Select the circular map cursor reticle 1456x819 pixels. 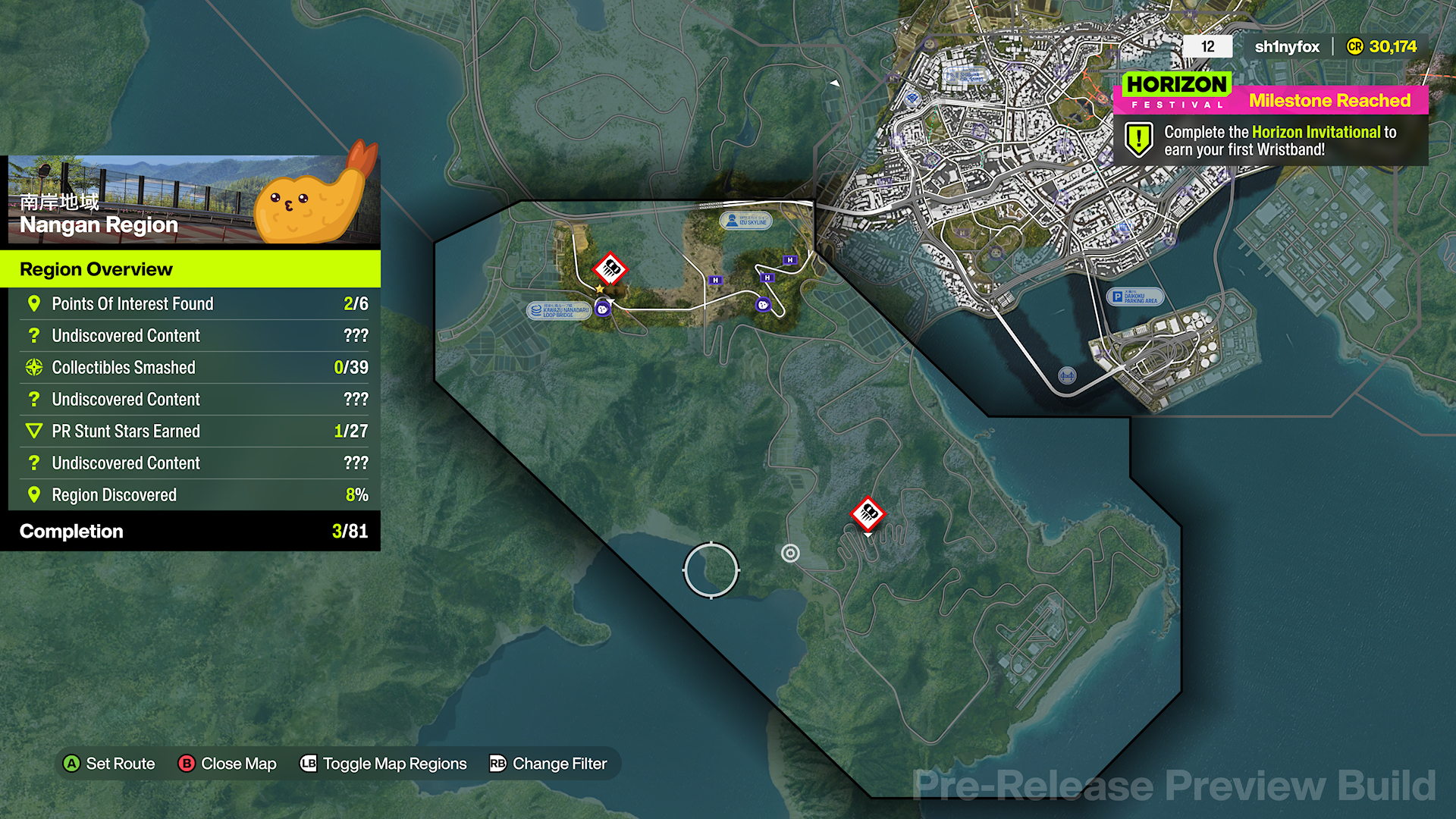point(711,570)
